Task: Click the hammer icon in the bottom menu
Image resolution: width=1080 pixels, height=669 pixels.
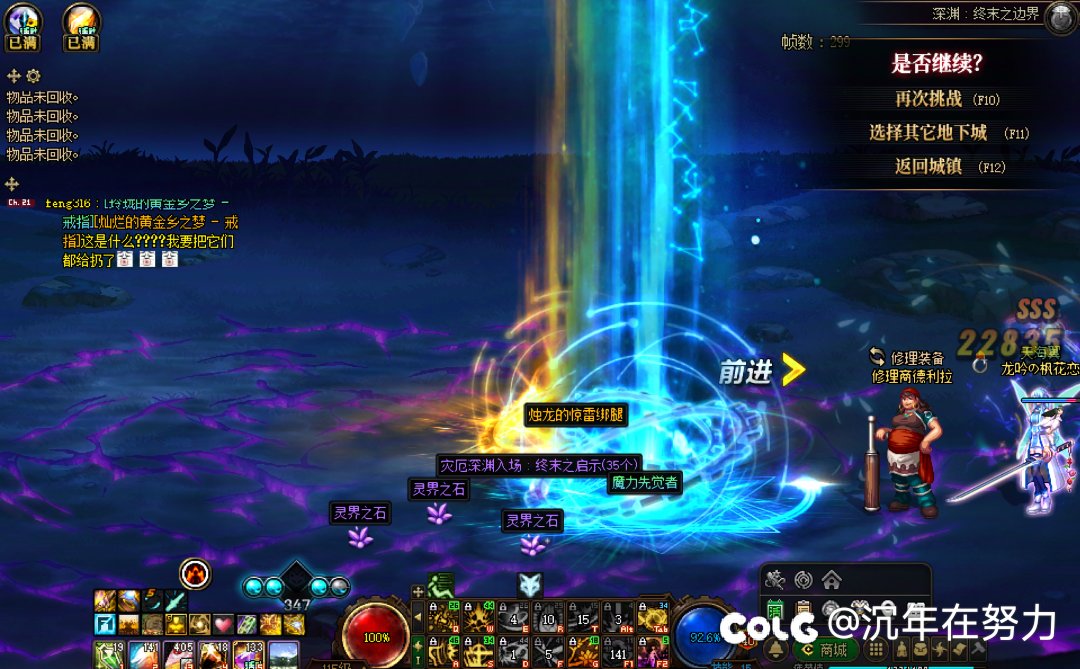Action: point(978,650)
